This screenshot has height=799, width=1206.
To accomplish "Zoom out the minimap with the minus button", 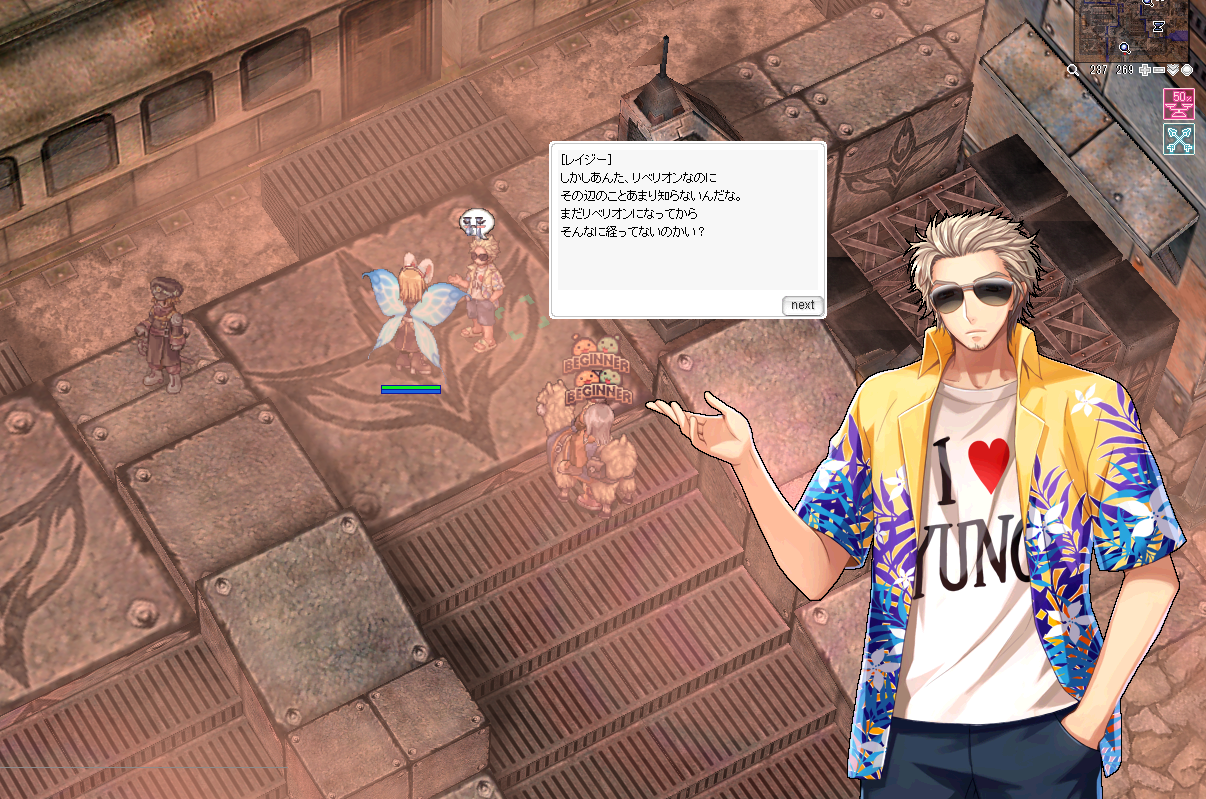I will point(1158,70).
